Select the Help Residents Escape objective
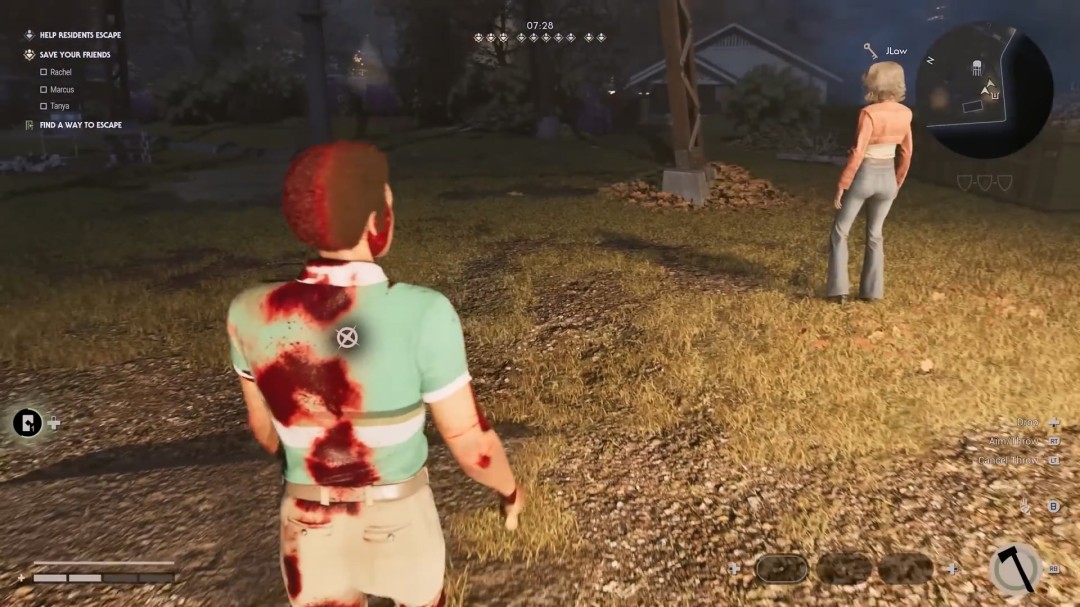Screen dimensions: 1080x607 80,35
